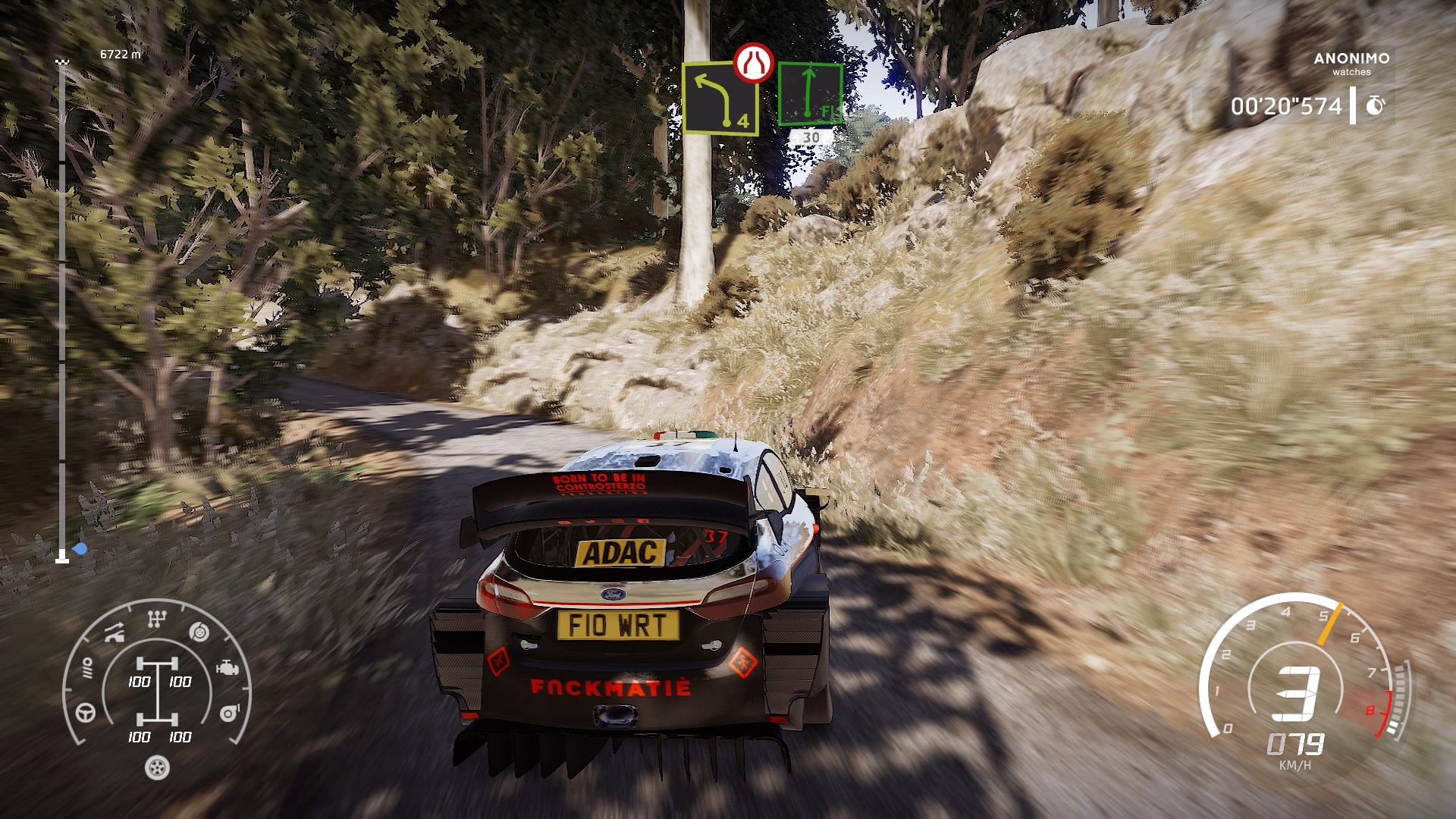This screenshot has height=819, width=1456.
Task: Click the green straight-ahead pace note
Action: click(810, 94)
